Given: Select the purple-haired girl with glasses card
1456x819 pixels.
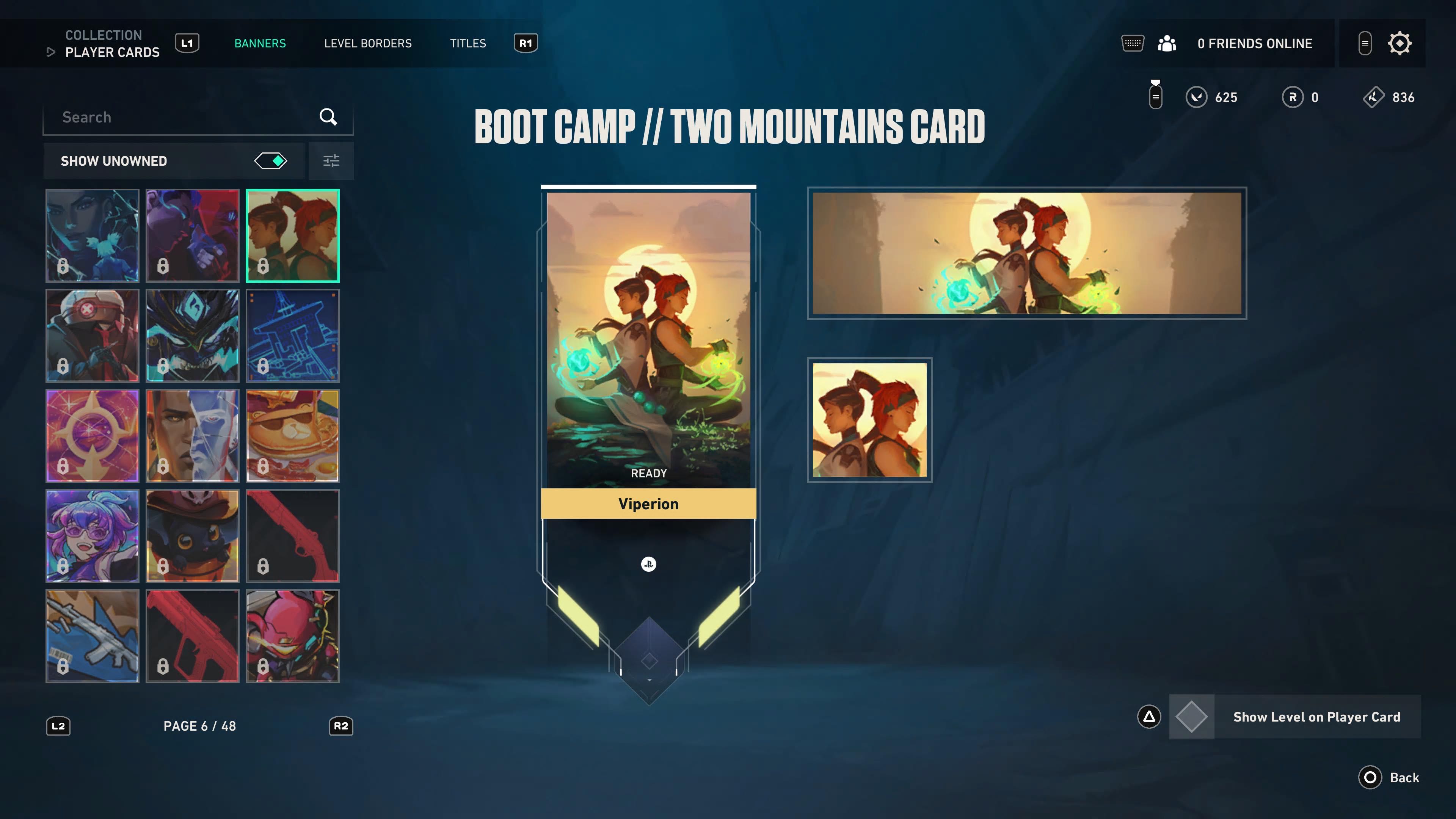Looking at the screenshot, I should coord(92,536).
